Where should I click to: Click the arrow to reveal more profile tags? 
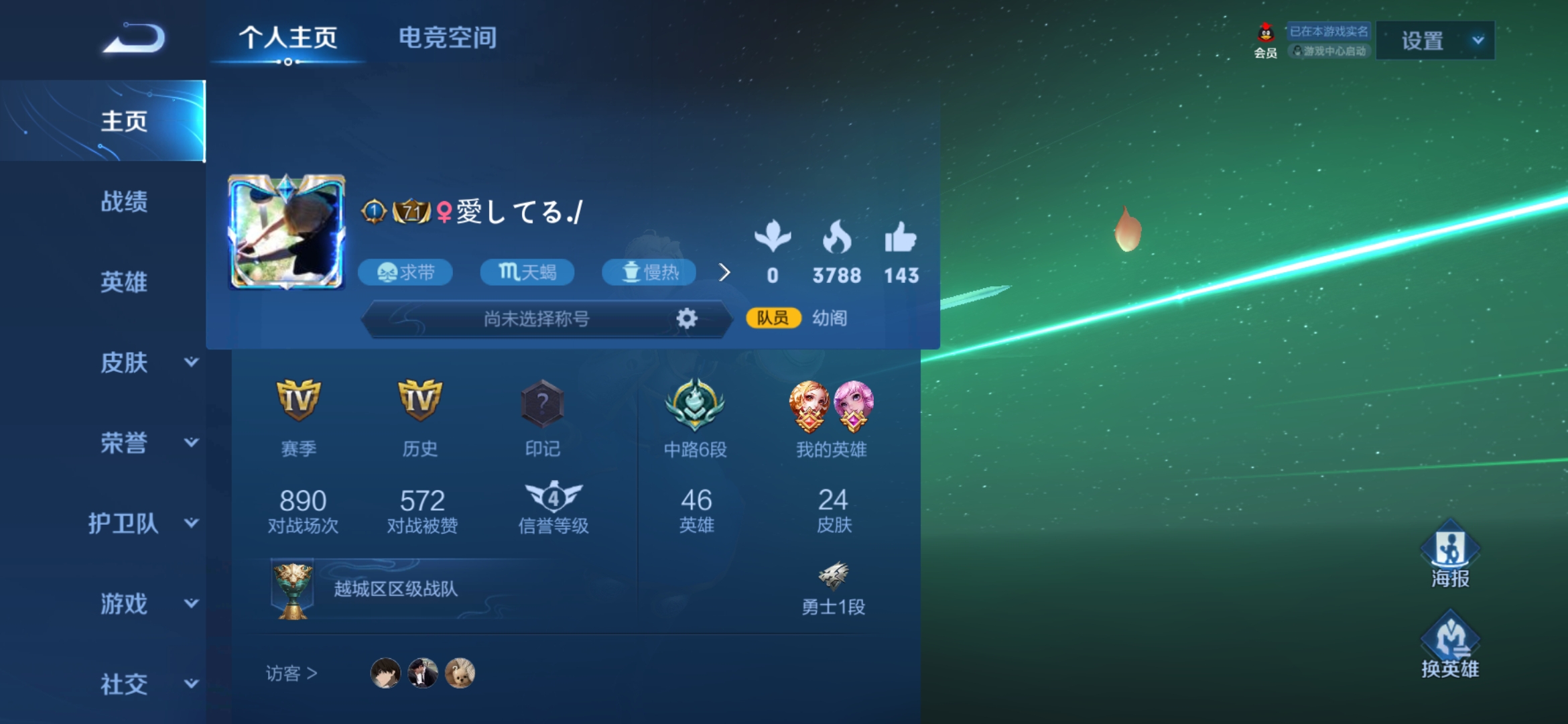tap(725, 272)
